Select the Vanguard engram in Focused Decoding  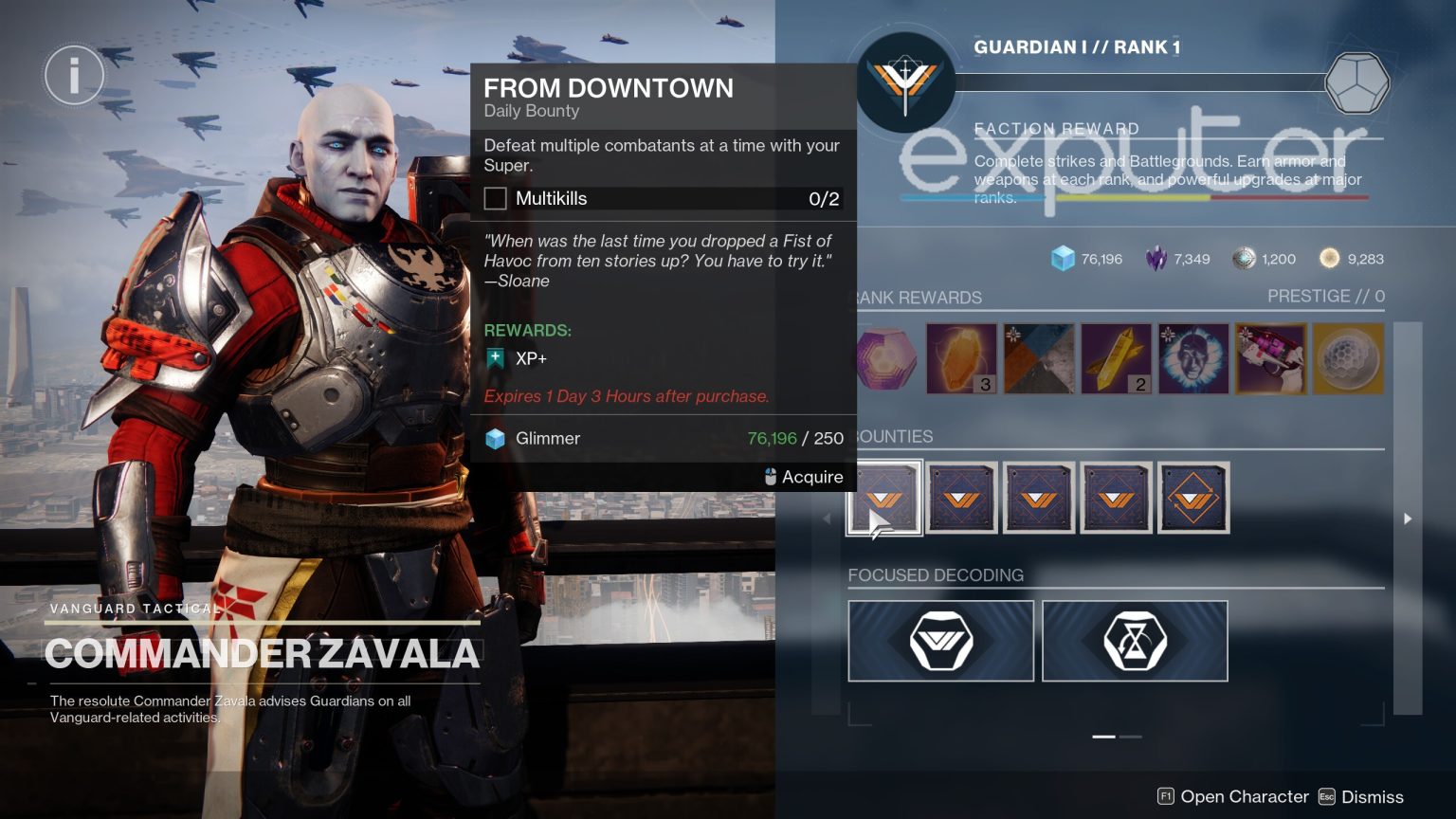(939, 641)
